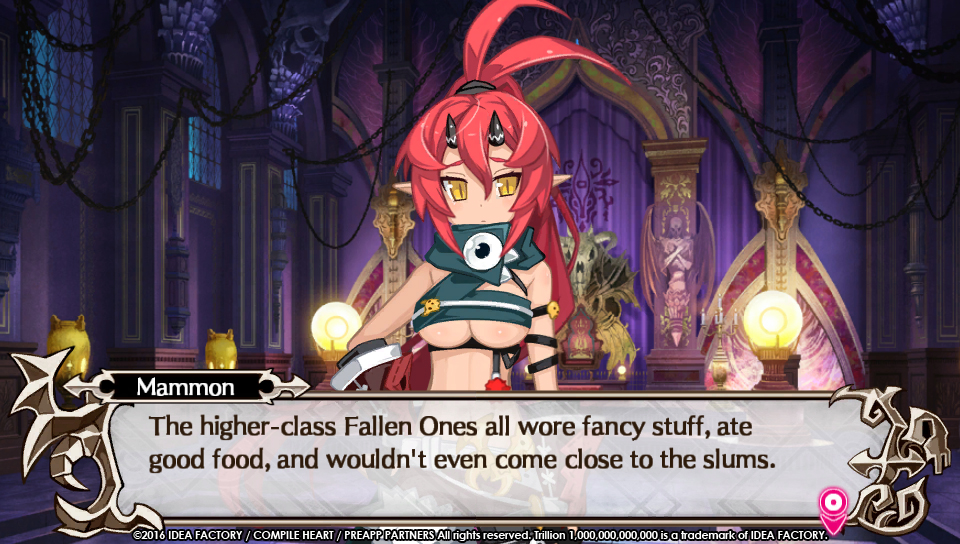The image size is (960, 544).
Task: Advance Mammon's dialogue text box
Action: (480, 445)
